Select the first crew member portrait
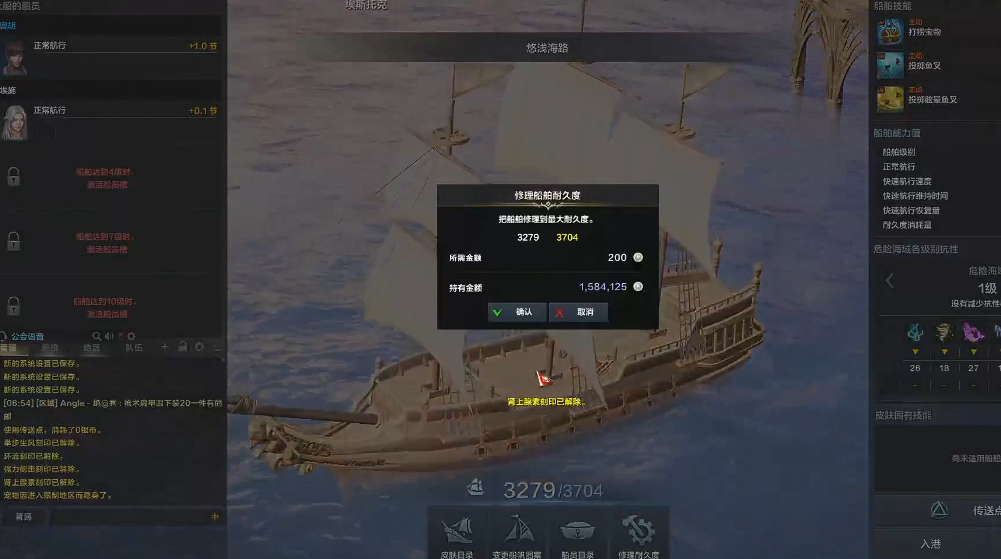Image resolution: width=1001 pixels, height=559 pixels. coord(14,57)
